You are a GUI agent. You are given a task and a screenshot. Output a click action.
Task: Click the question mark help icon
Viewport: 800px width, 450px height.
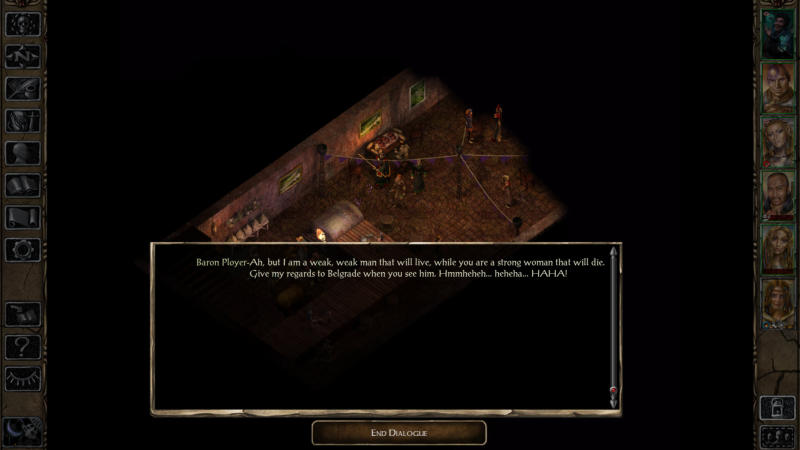(22, 346)
